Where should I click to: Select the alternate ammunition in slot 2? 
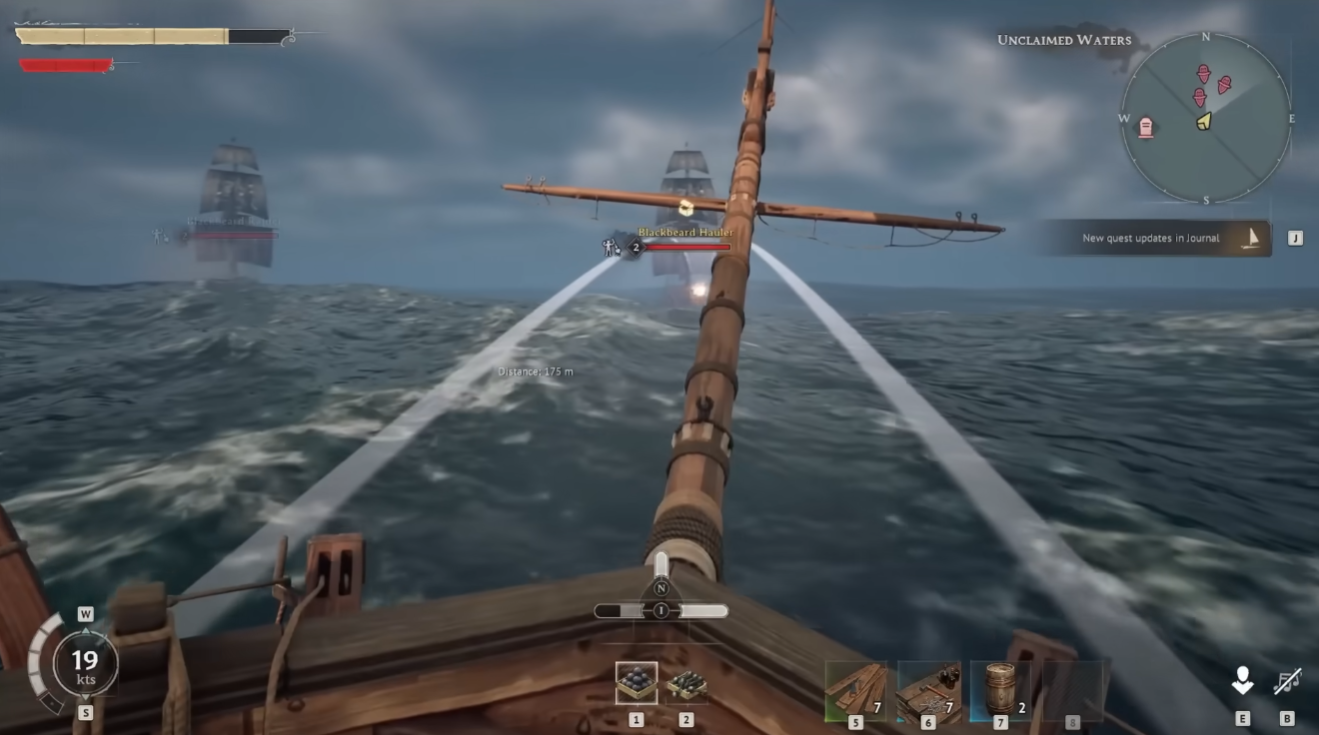[x=686, y=682]
